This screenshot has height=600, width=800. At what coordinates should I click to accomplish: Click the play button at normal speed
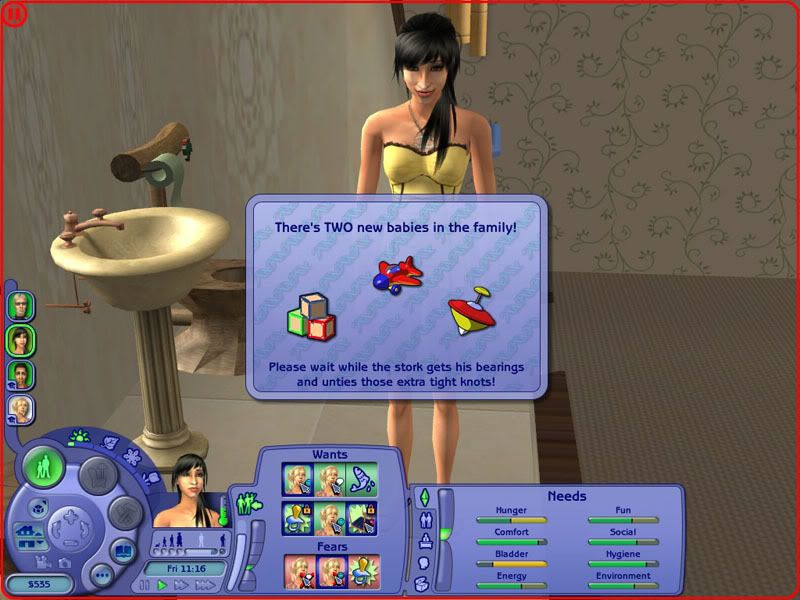click(x=162, y=585)
